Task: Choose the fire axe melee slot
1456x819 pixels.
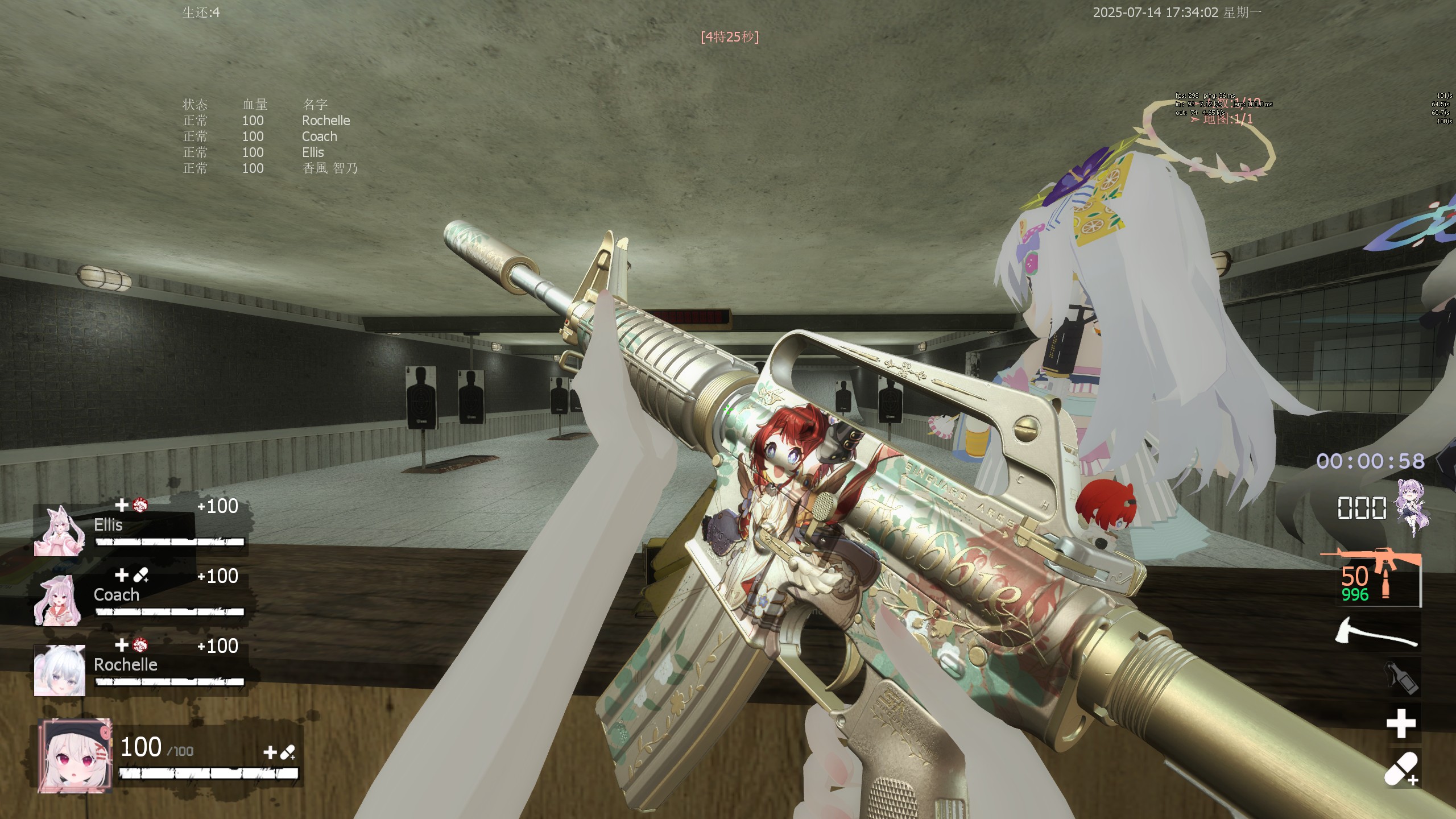Action: (1375, 633)
